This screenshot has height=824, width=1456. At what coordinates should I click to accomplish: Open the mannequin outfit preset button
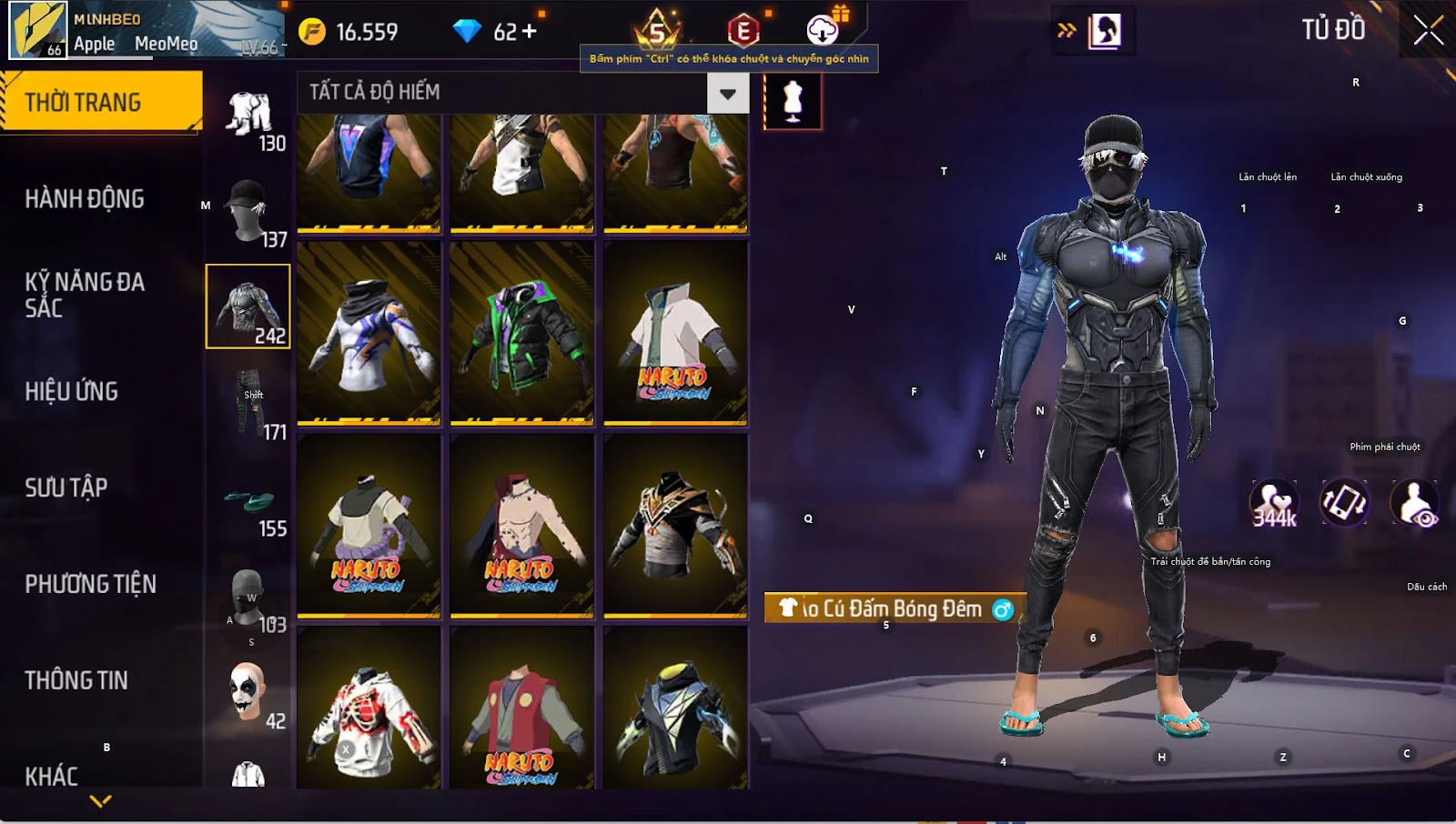(x=793, y=100)
